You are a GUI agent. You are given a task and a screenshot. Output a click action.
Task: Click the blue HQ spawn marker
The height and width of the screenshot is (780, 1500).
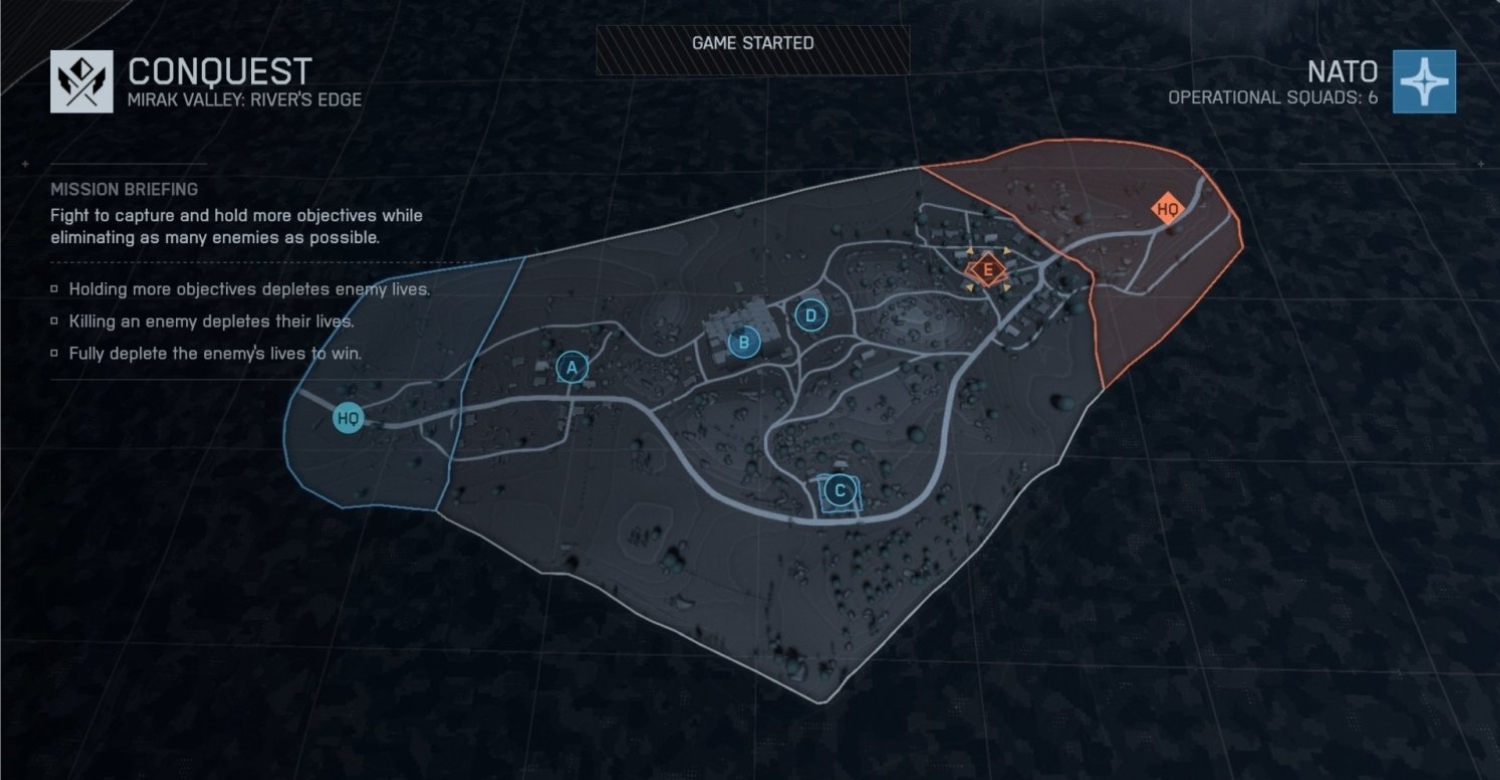click(x=347, y=419)
